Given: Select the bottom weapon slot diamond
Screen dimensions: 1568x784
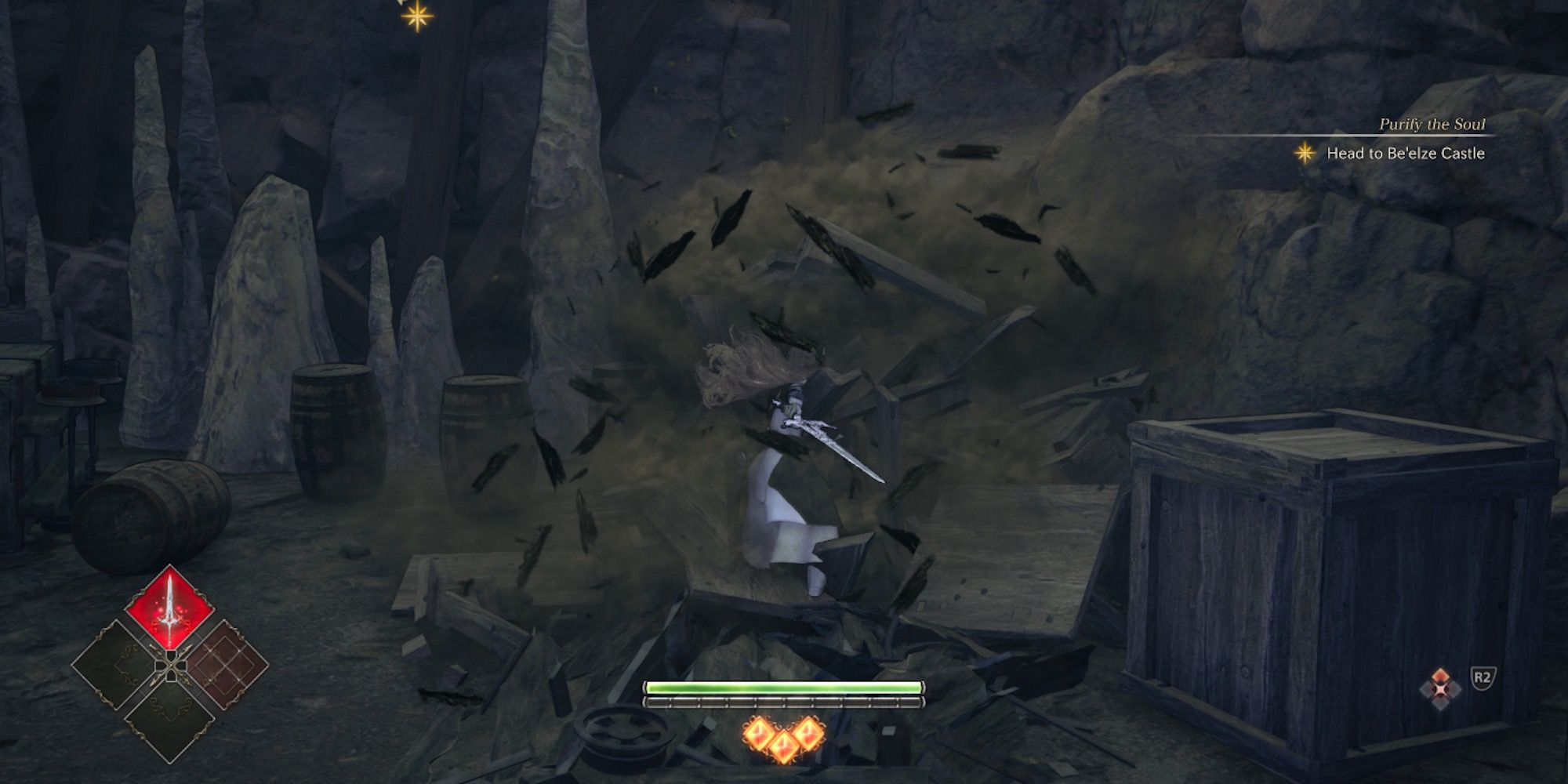Looking at the screenshot, I should [169, 721].
